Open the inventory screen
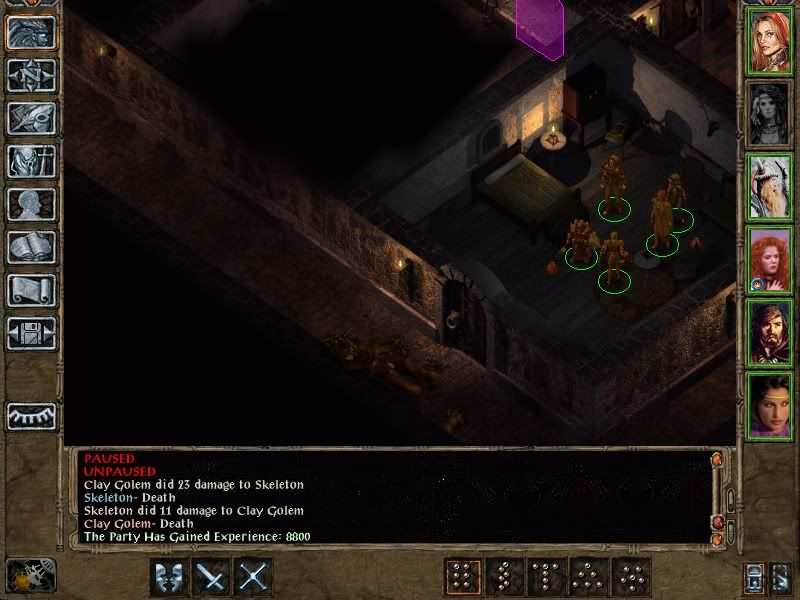Image resolution: width=800 pixels, height=600 pixels. pos(32,161)
